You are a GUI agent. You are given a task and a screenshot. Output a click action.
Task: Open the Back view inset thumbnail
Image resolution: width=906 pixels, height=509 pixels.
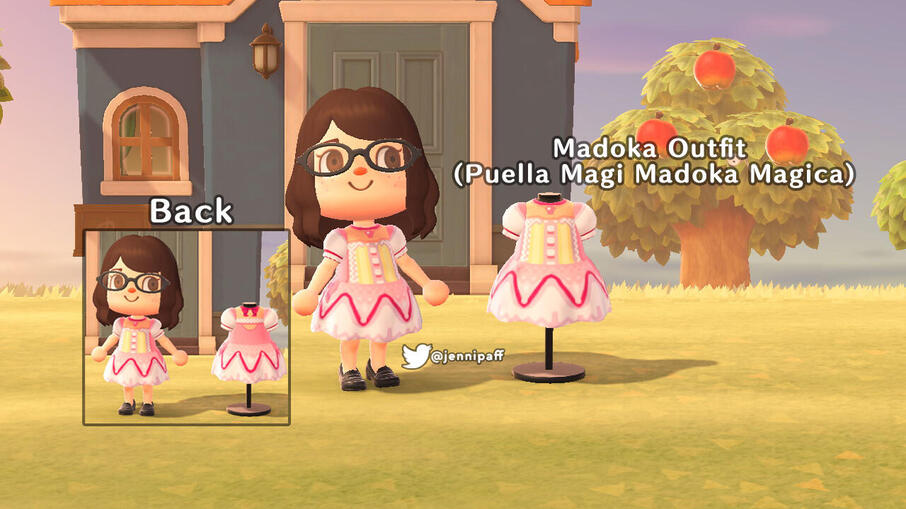pos(186,327)
